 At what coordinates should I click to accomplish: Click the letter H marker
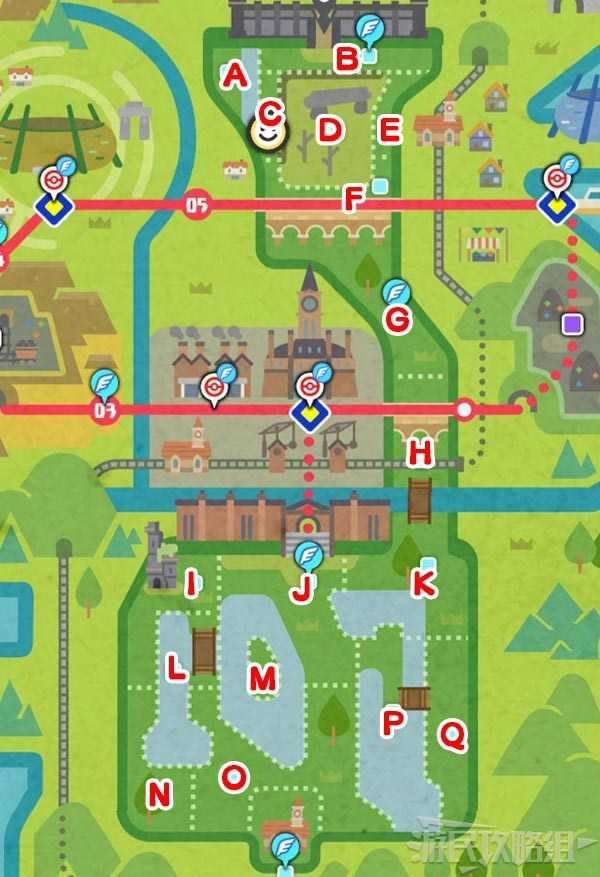pos(421,453)
